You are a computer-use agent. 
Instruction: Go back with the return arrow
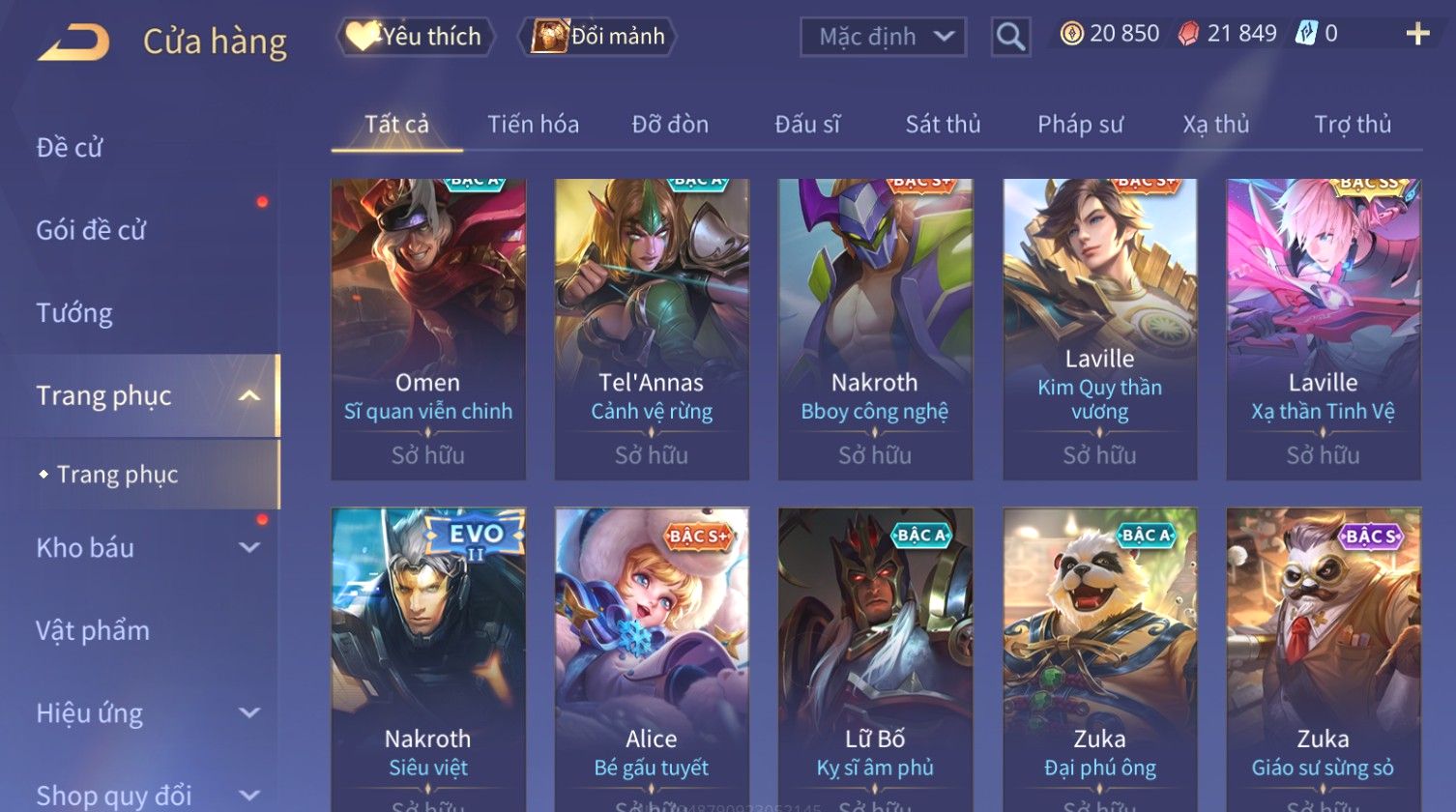pyautogui.click(x=74, y=43)
